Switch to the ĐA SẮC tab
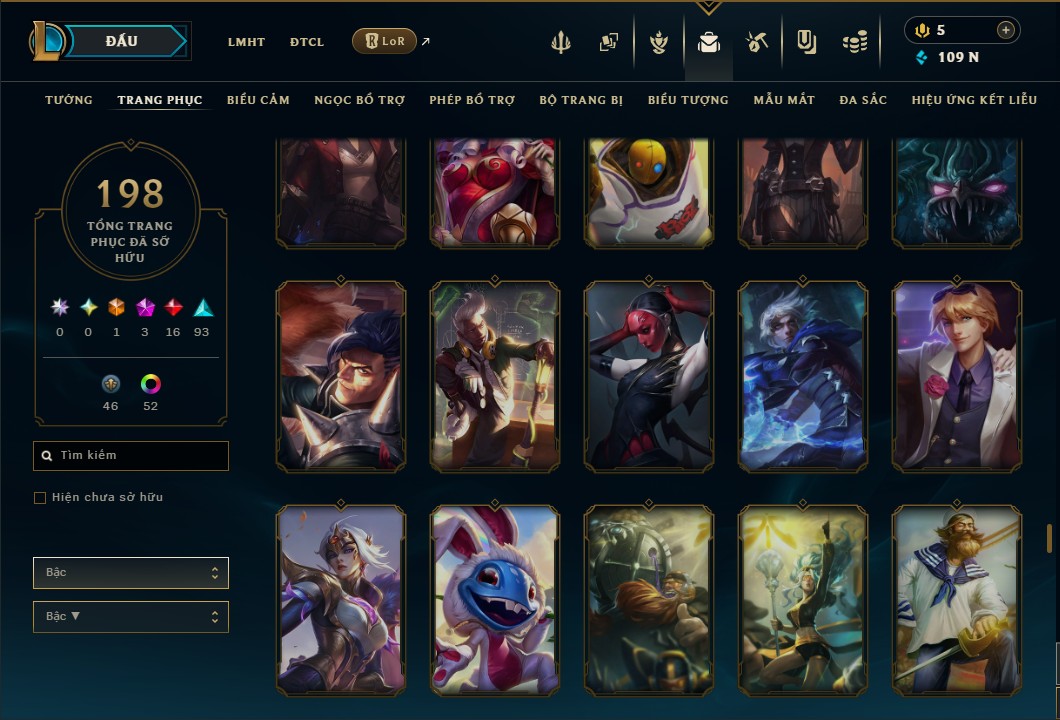Screen dimensions: 1060x720 tap(863, 100)
